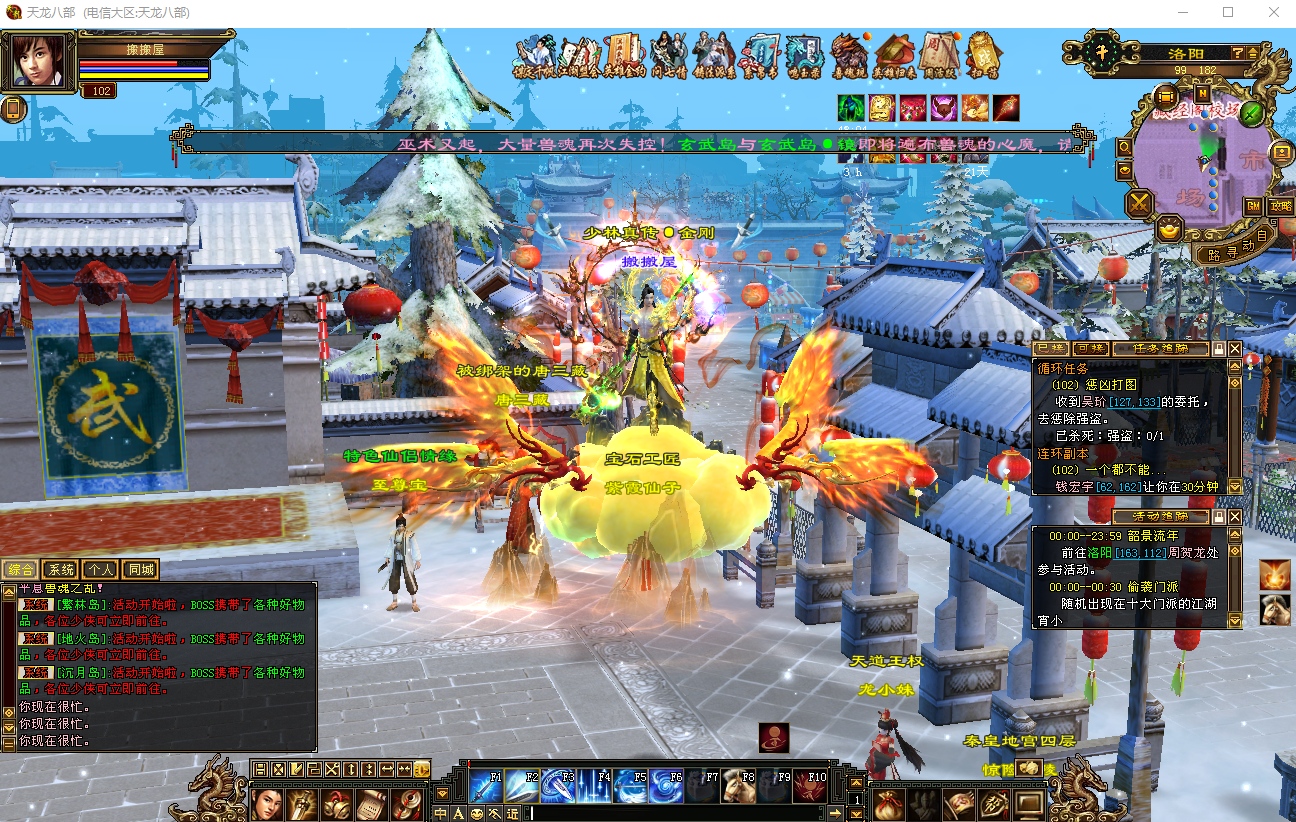This screenshot has width=1296, height=822.
Task: Open the 兽魂现 event icon
Action: (849, 55)
